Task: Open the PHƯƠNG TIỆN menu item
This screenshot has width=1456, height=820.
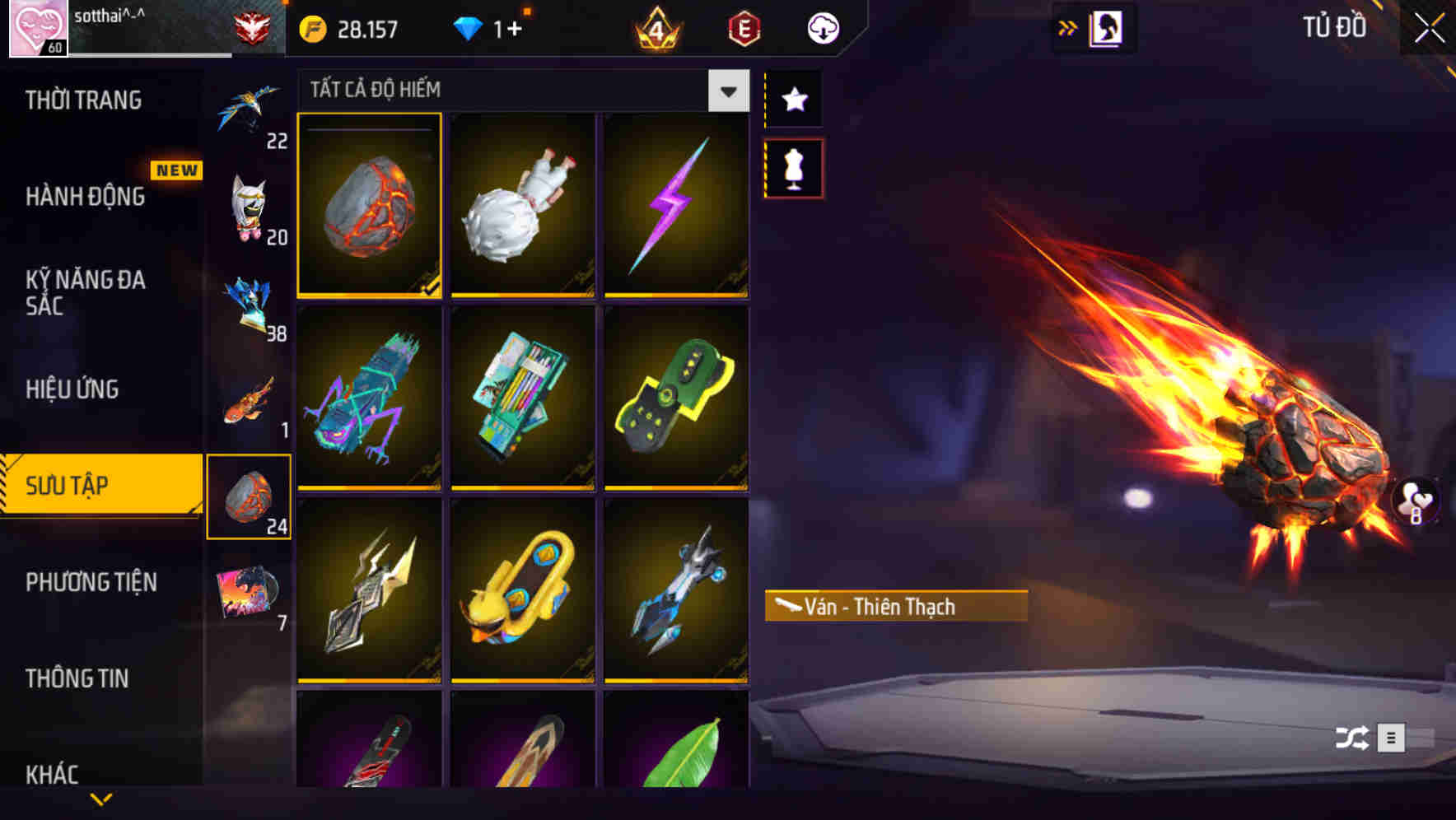Action: (x=91, y=582)
